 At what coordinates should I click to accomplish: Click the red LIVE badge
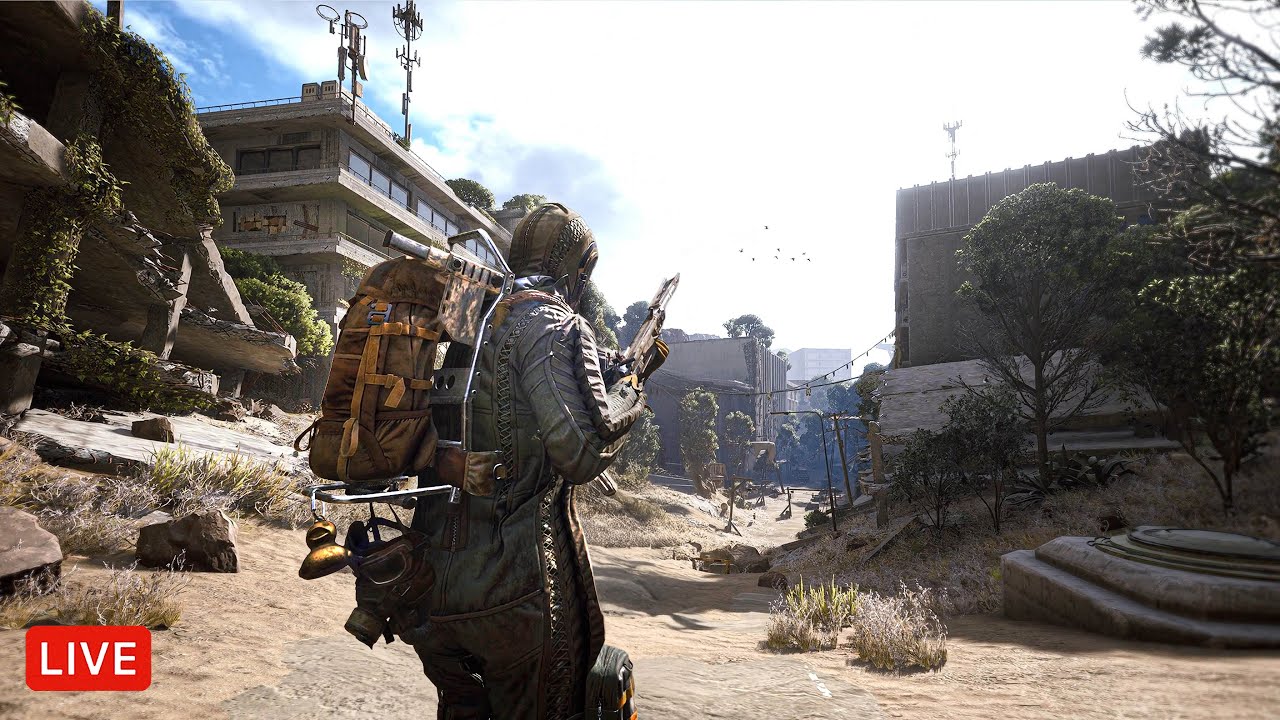coord(88,658)
